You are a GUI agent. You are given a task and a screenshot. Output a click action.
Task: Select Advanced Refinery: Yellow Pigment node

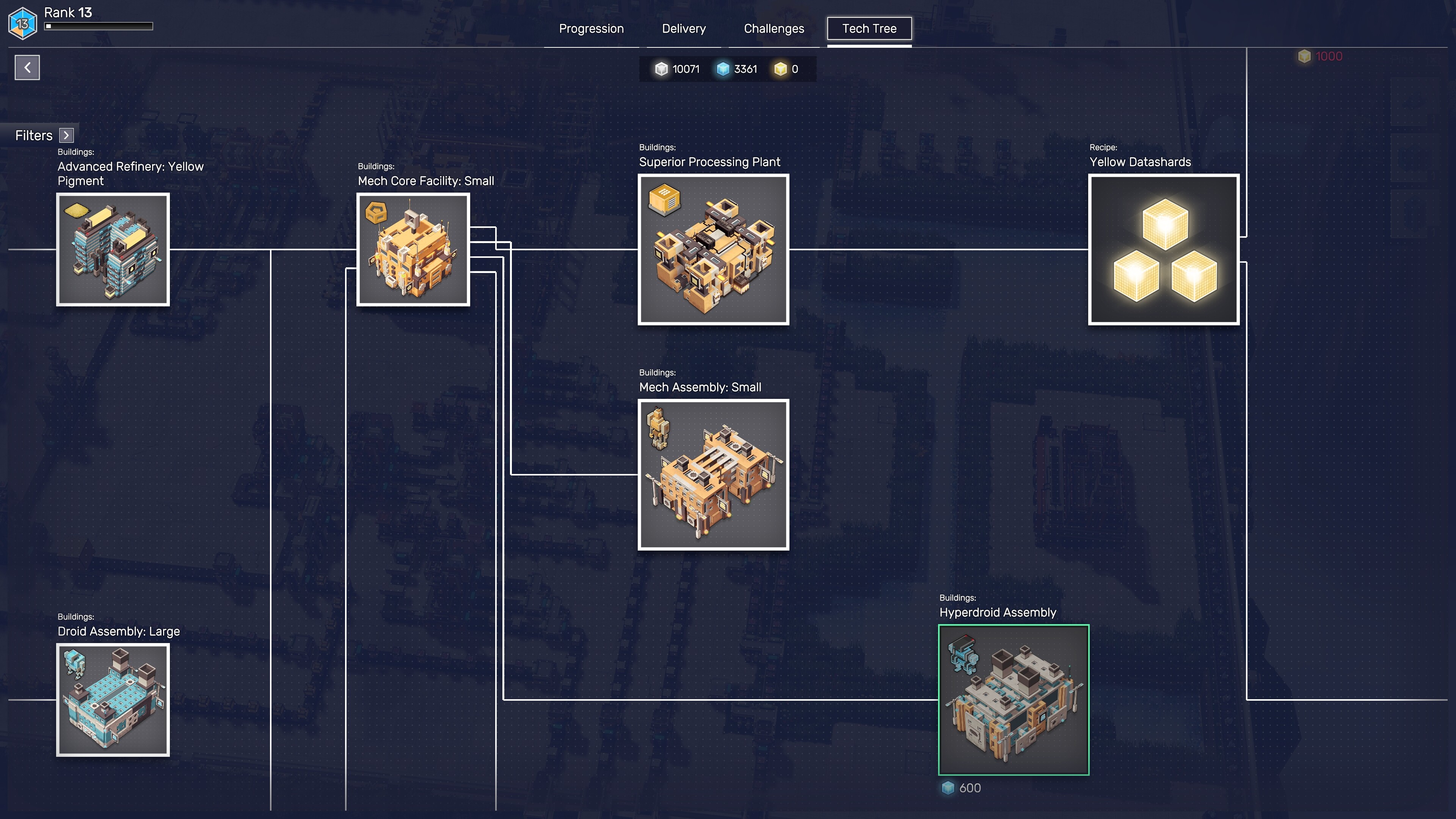pos(113,249)
